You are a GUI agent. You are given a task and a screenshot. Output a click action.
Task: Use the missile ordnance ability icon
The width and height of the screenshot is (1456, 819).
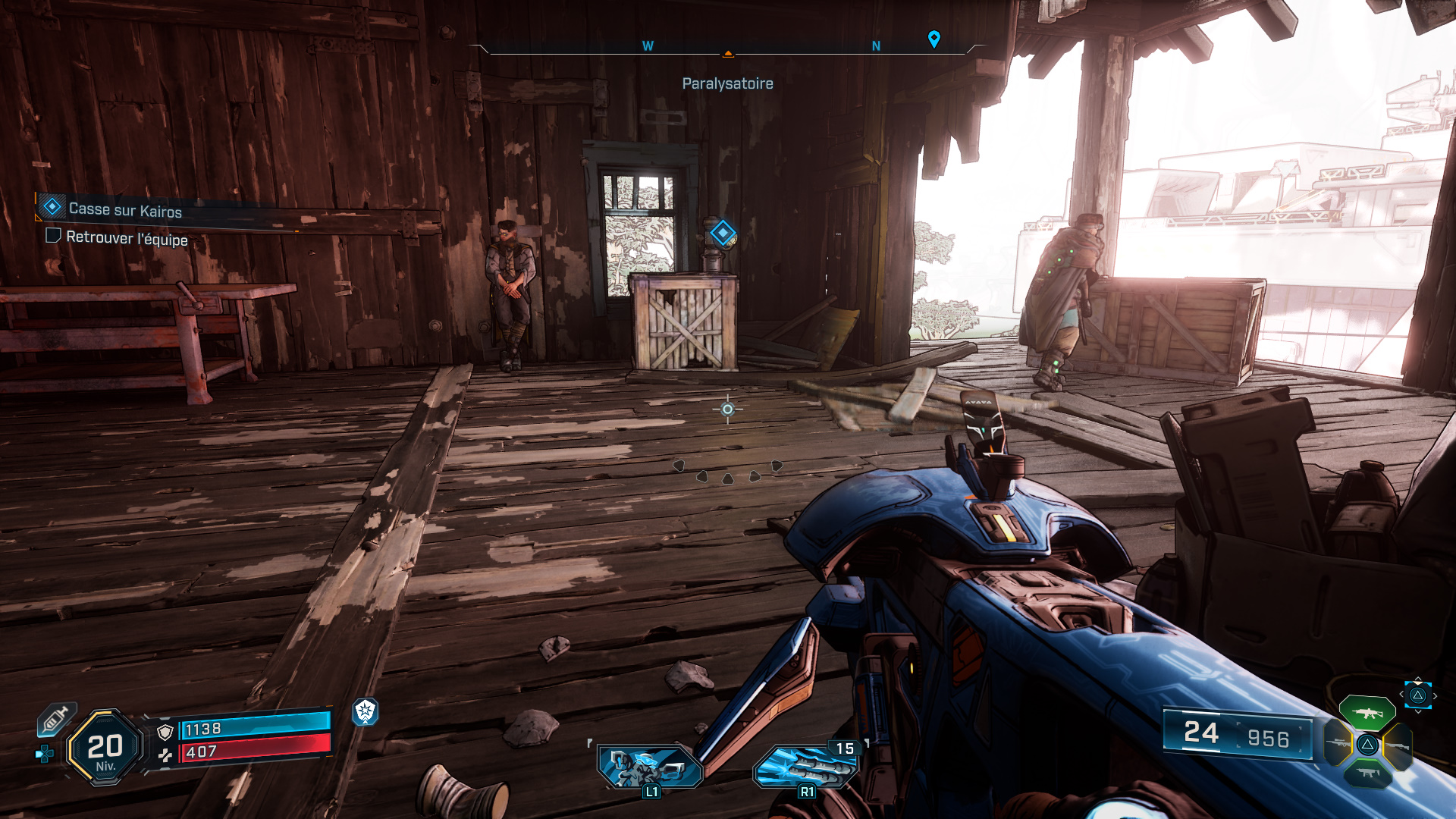coord(805,766)
